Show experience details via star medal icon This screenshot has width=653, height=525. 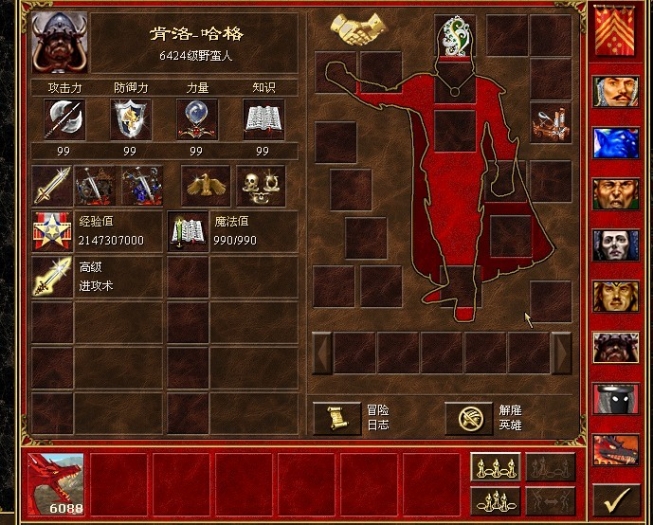(50, 232)
